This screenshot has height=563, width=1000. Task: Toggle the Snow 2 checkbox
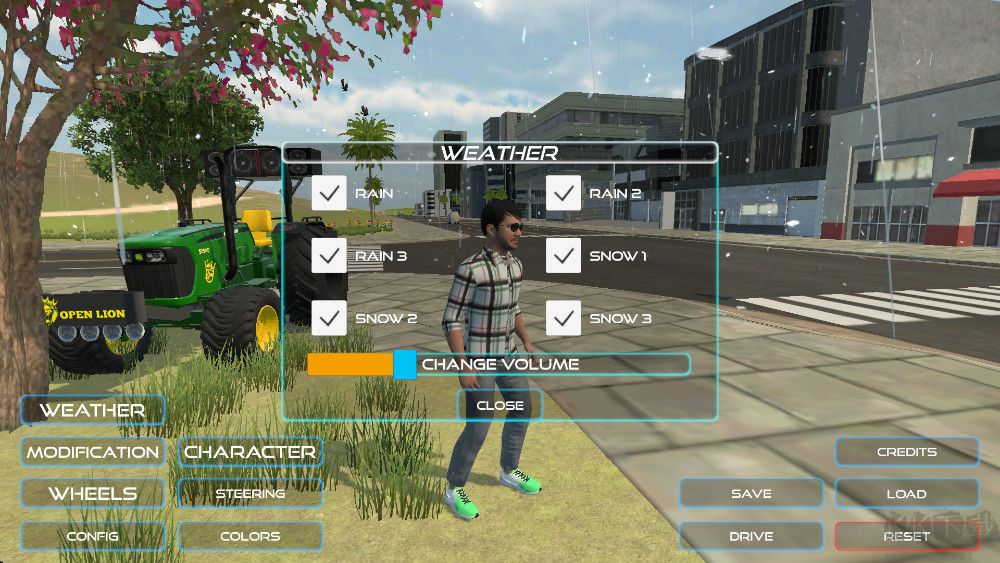click(x=329, y=318)
